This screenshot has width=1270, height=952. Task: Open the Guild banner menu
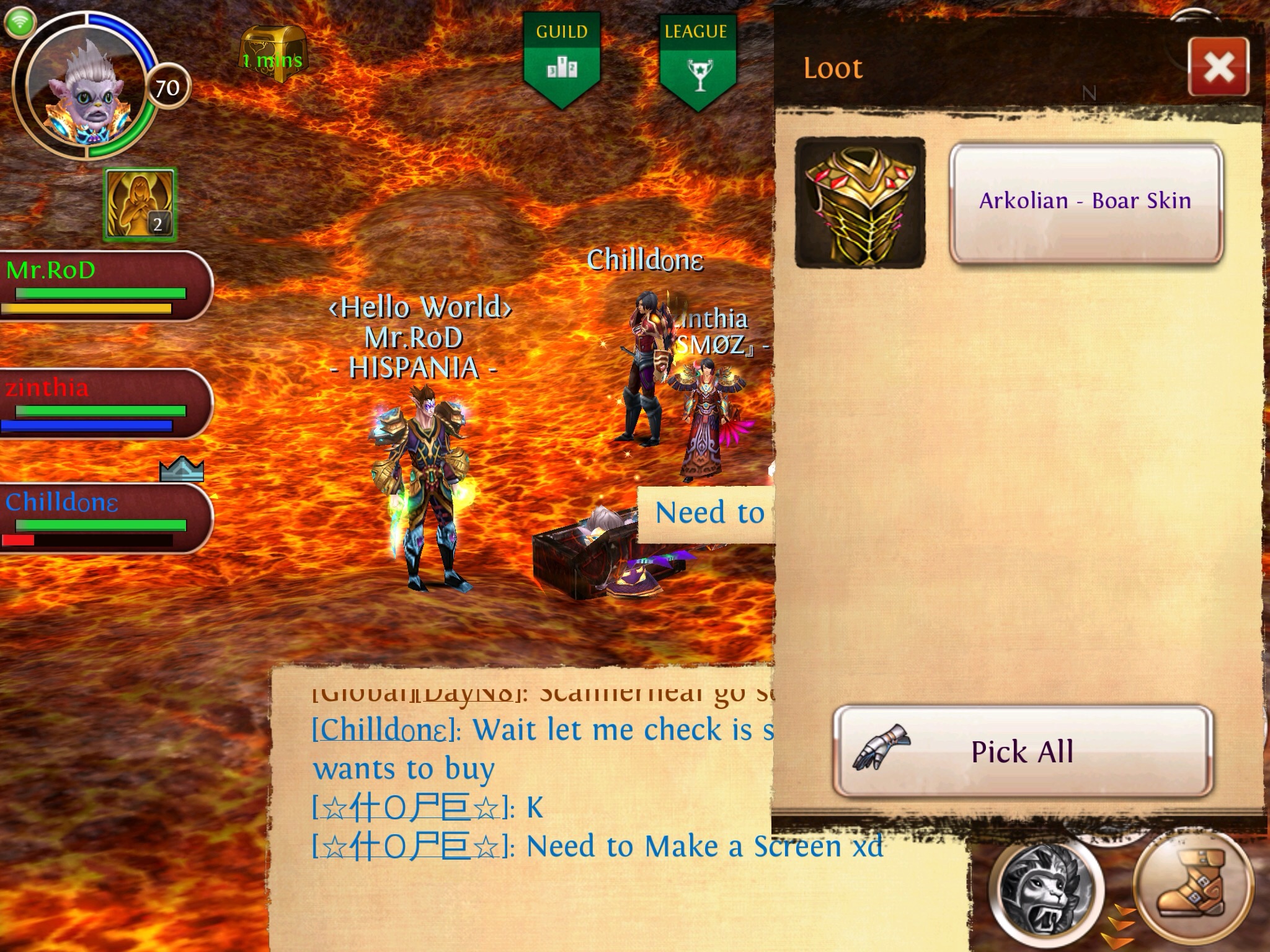coord(562,59)
